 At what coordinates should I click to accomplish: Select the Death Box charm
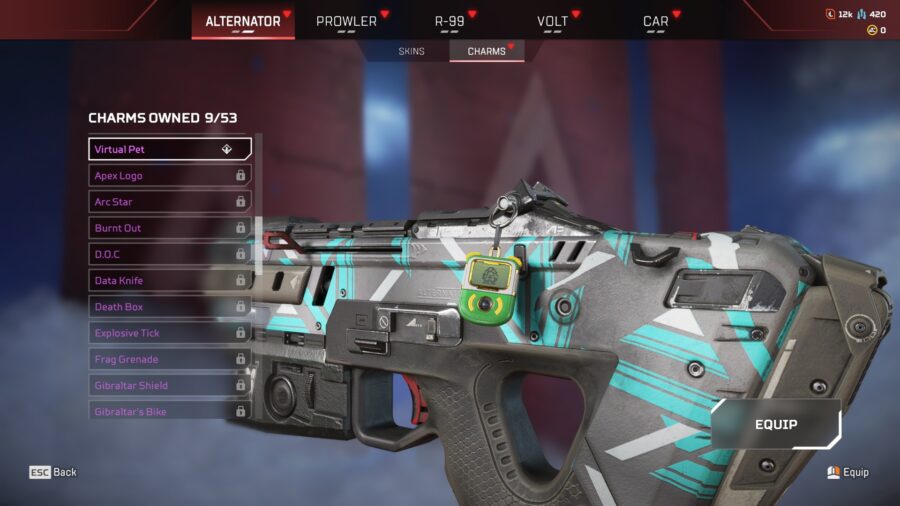(x=169, y=307)
